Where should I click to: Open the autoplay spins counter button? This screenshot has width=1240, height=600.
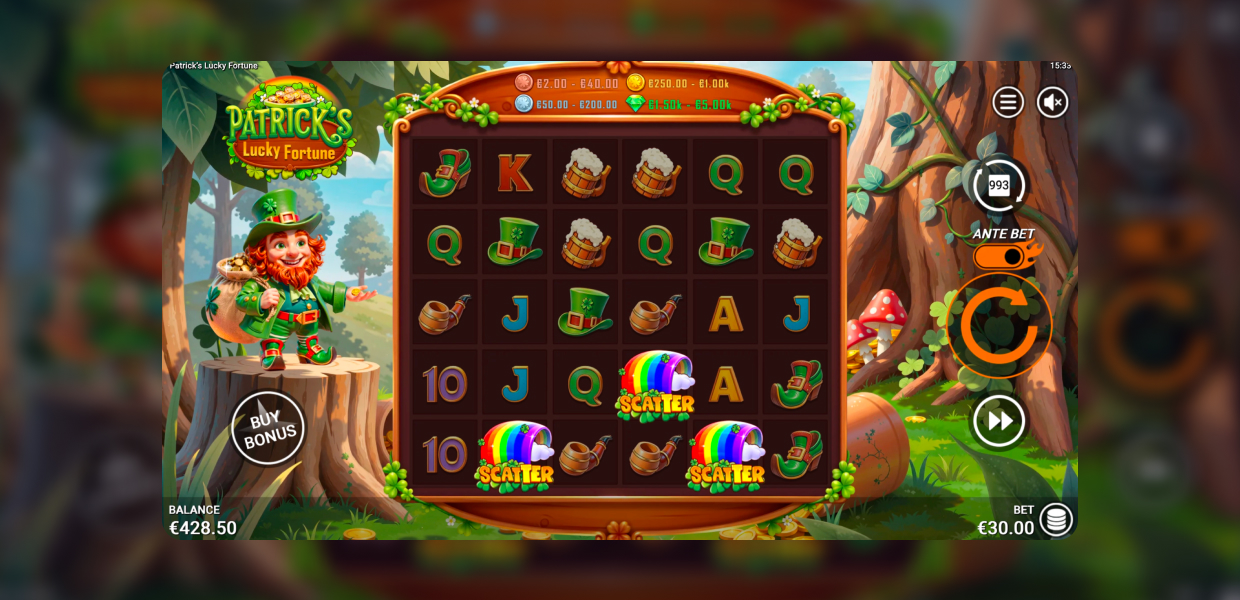tap(999, 185)
